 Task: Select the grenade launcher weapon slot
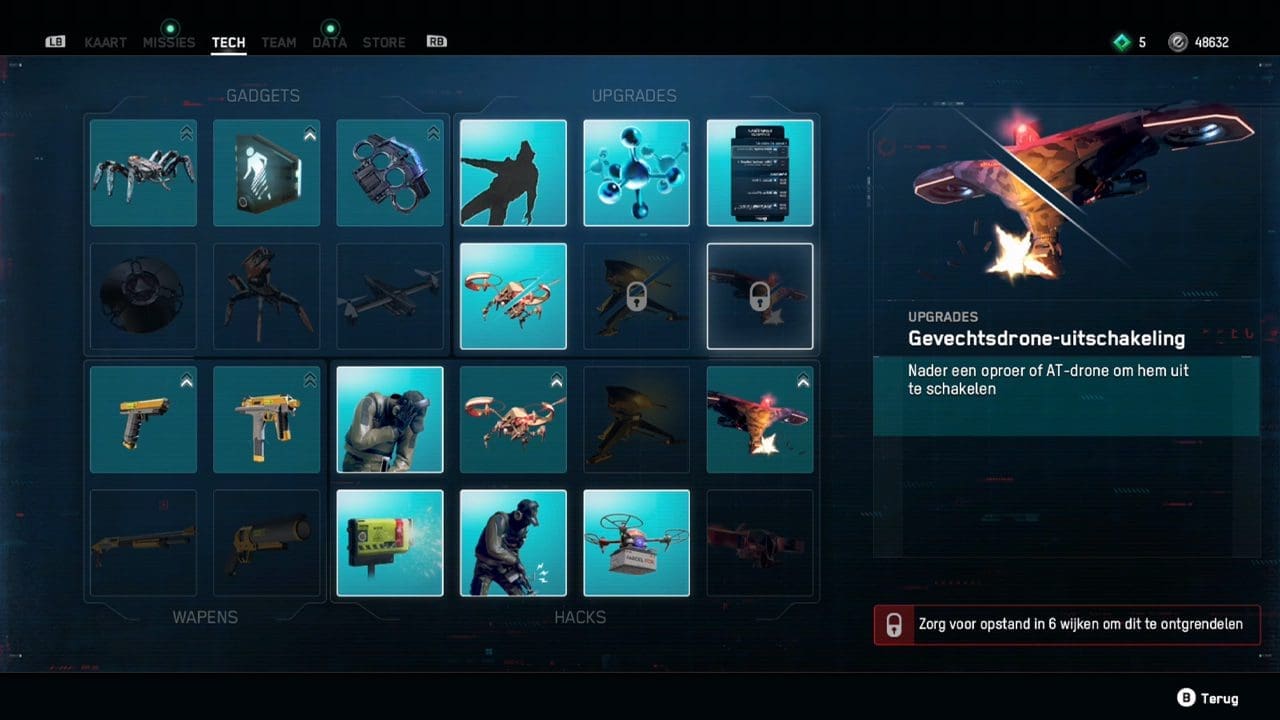(266, 543)
